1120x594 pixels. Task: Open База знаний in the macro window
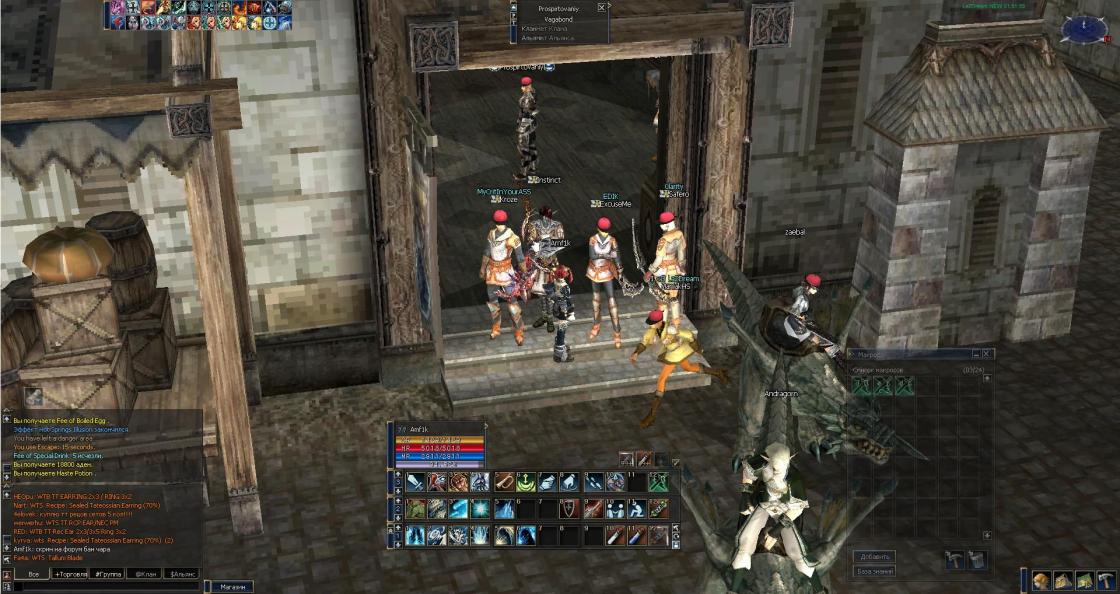click(875, 571)
